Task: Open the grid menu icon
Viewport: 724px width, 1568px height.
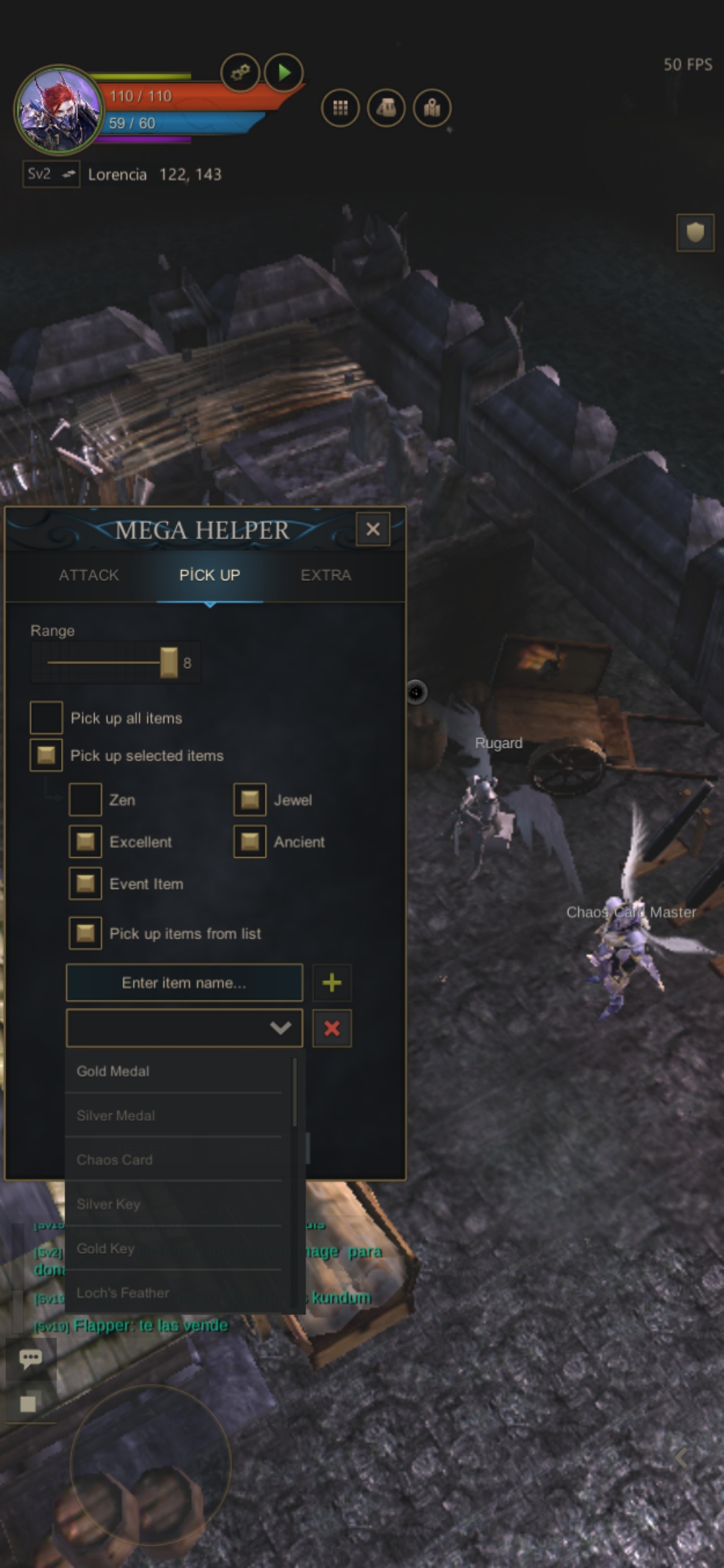Action: 341,108
